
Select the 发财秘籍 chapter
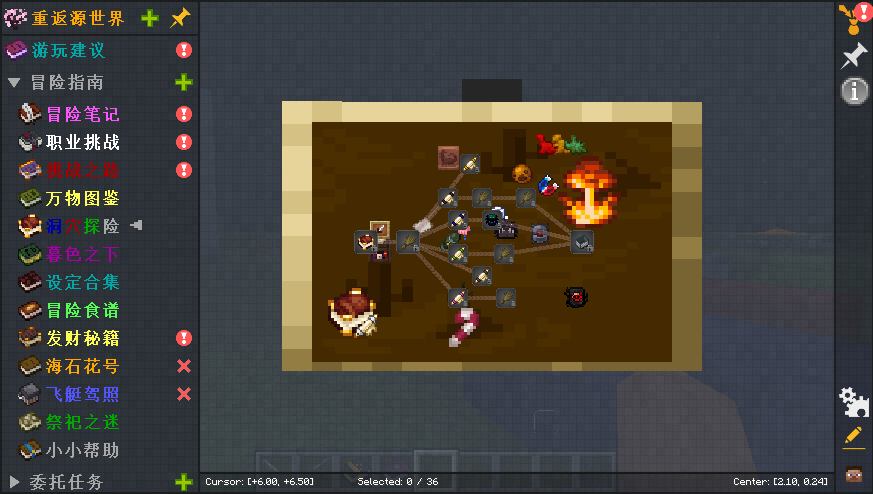[82, 338]
